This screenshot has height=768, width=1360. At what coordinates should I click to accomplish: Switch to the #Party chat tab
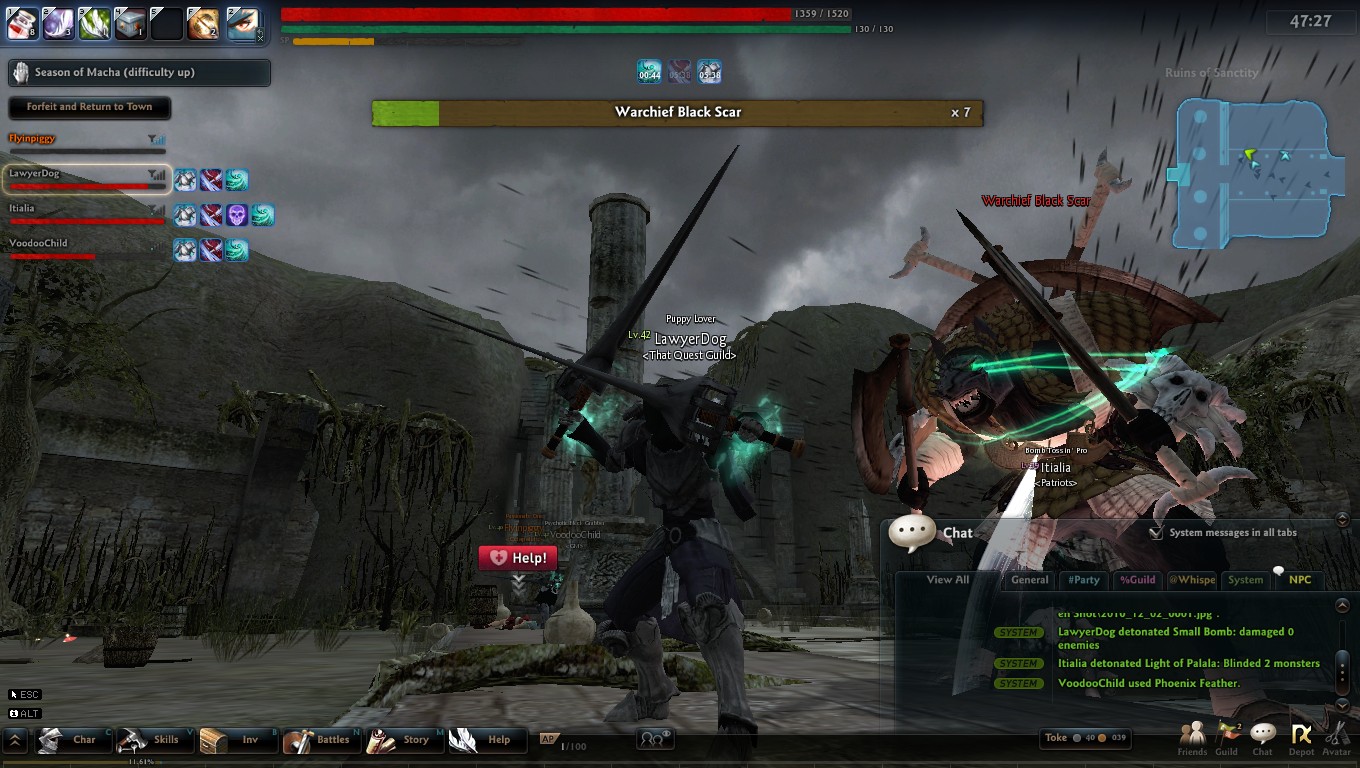click(x=1083, y=580)
